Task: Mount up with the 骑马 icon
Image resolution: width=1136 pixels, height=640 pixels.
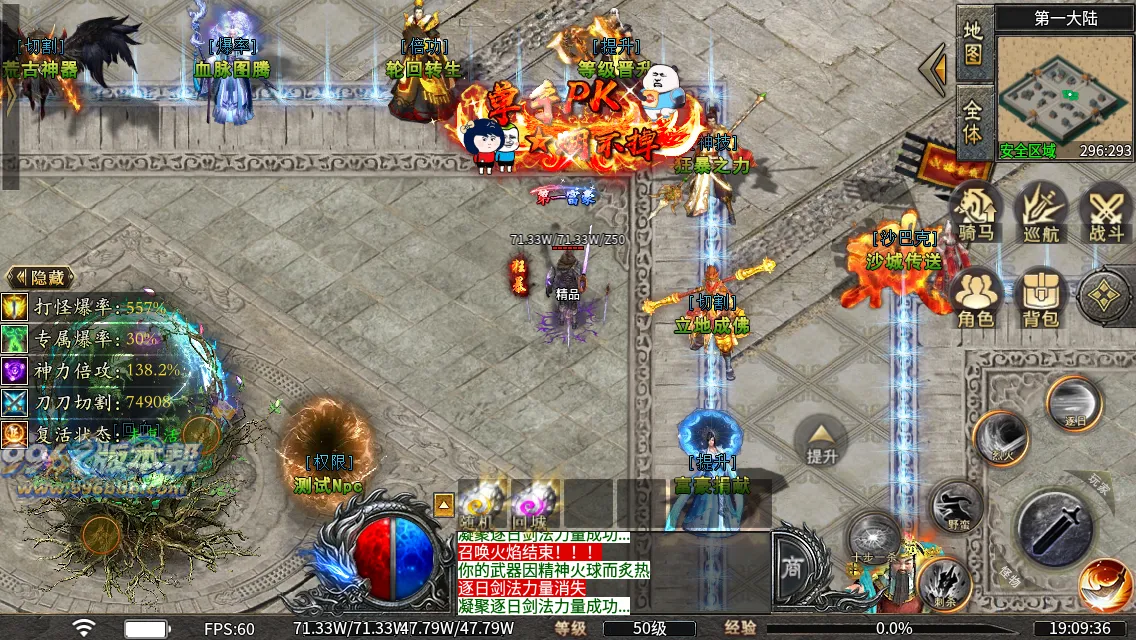Action: point(977,212)
